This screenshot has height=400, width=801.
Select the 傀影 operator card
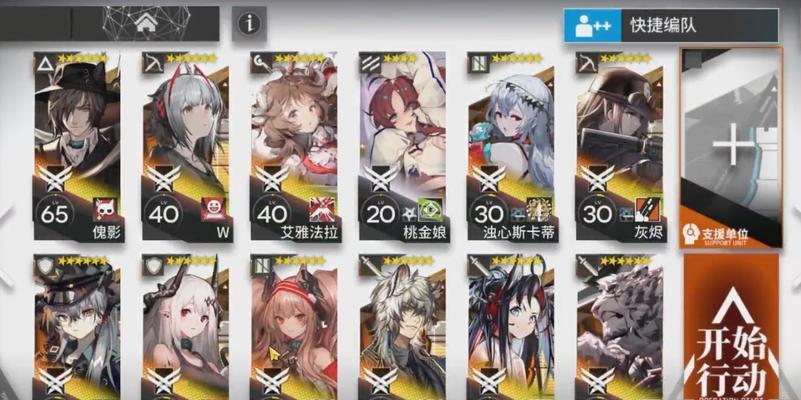pyautogui.click(x=77, y=145)
